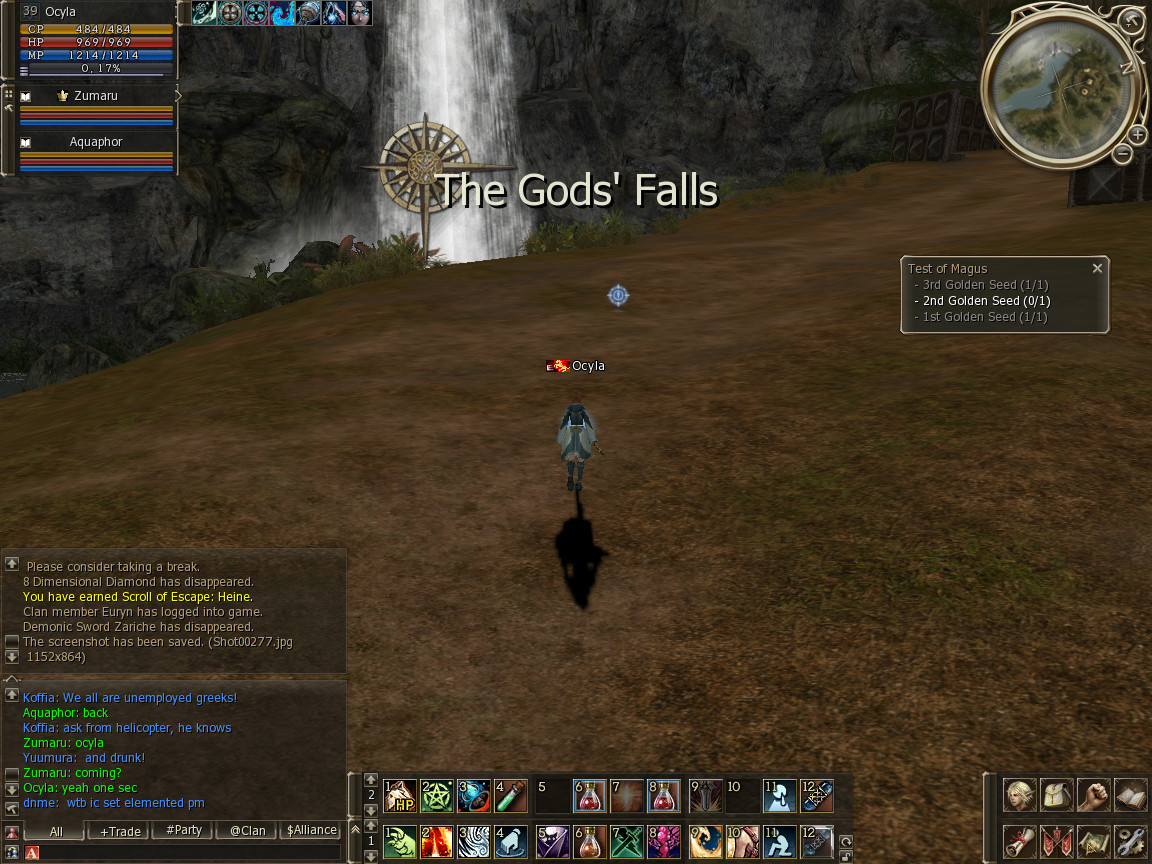
Task: Select party member Zumaru
Action: point(96,96)
